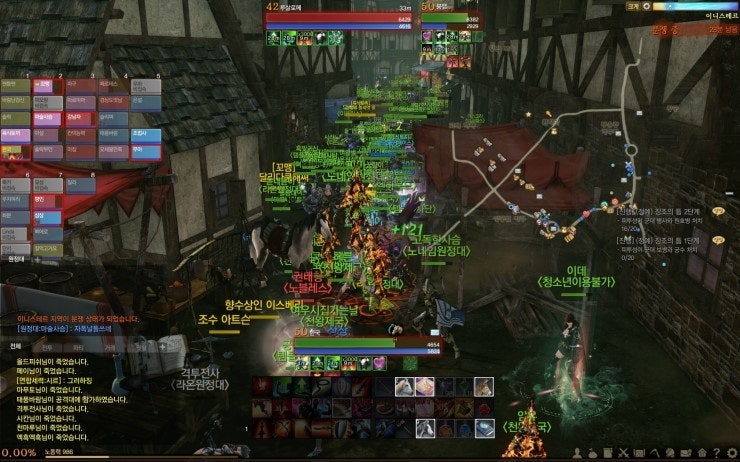Switch to the 전체 chat tab
The height and width of the screenshot is (462, 740).
(16, 345)
